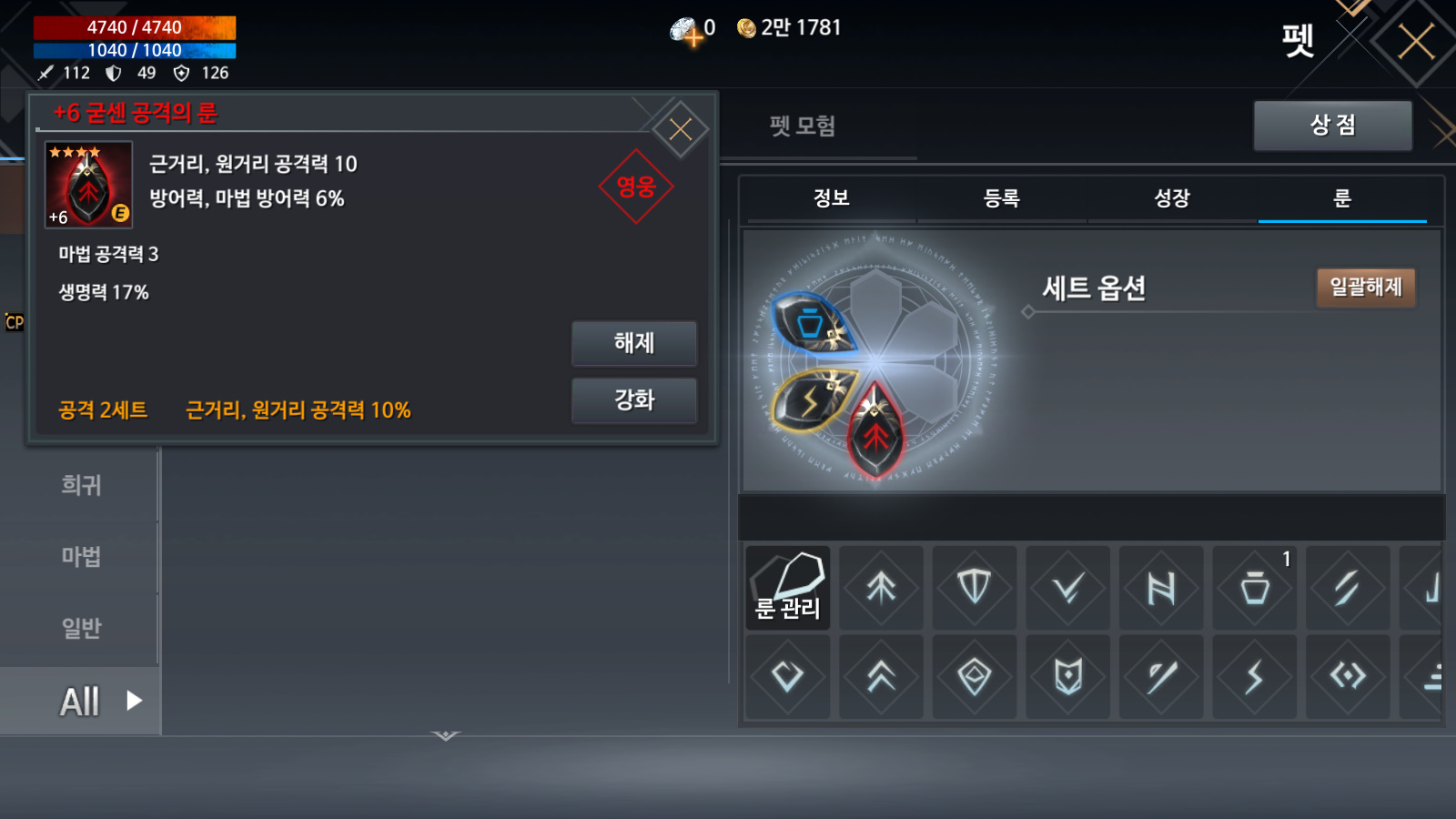This screenshot has width=1456, height=819.
Task: Open 룬 관리 rune management
Action: [x=788, y=588]
